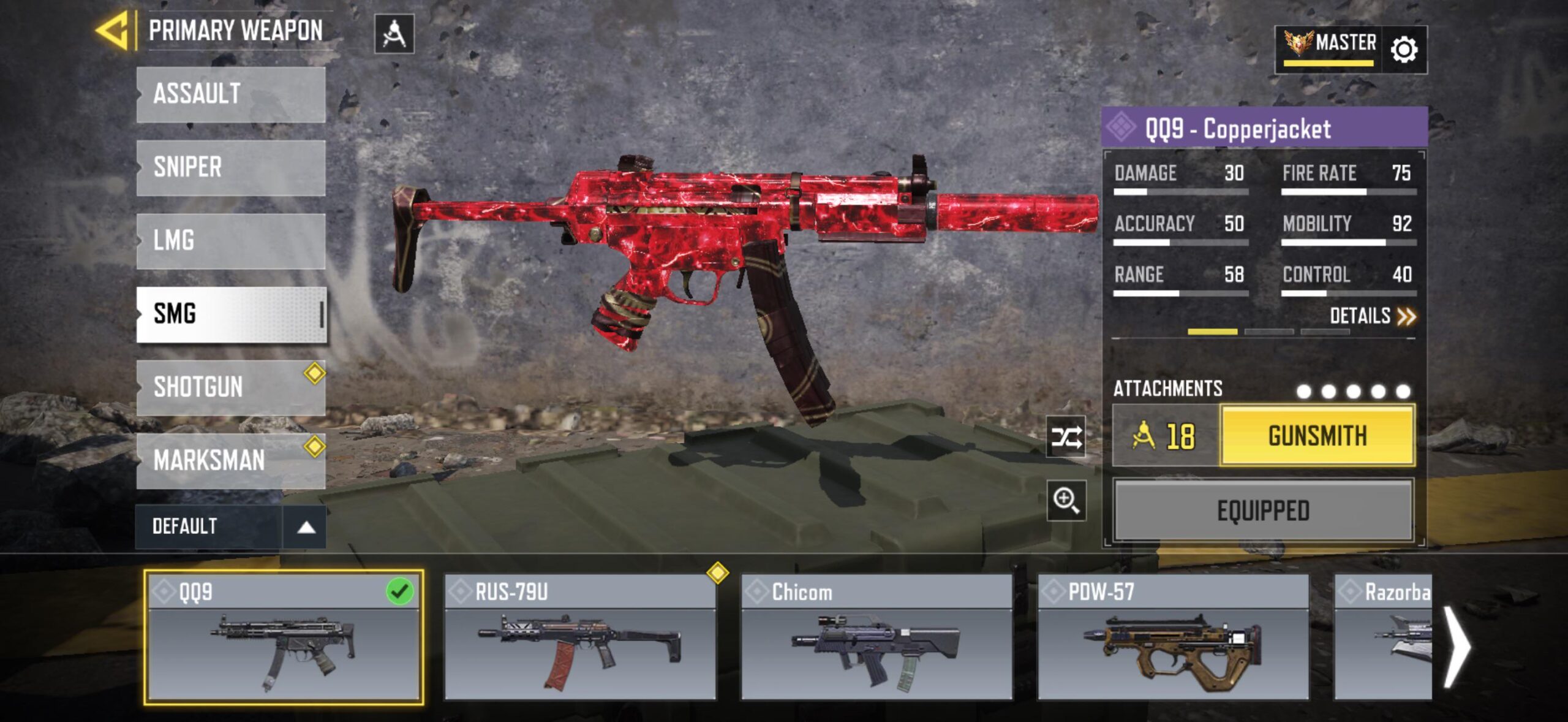This screenshot has height=722, width=1568.
Task: Open the Gunsmith customization
Action: (1317, 436)
